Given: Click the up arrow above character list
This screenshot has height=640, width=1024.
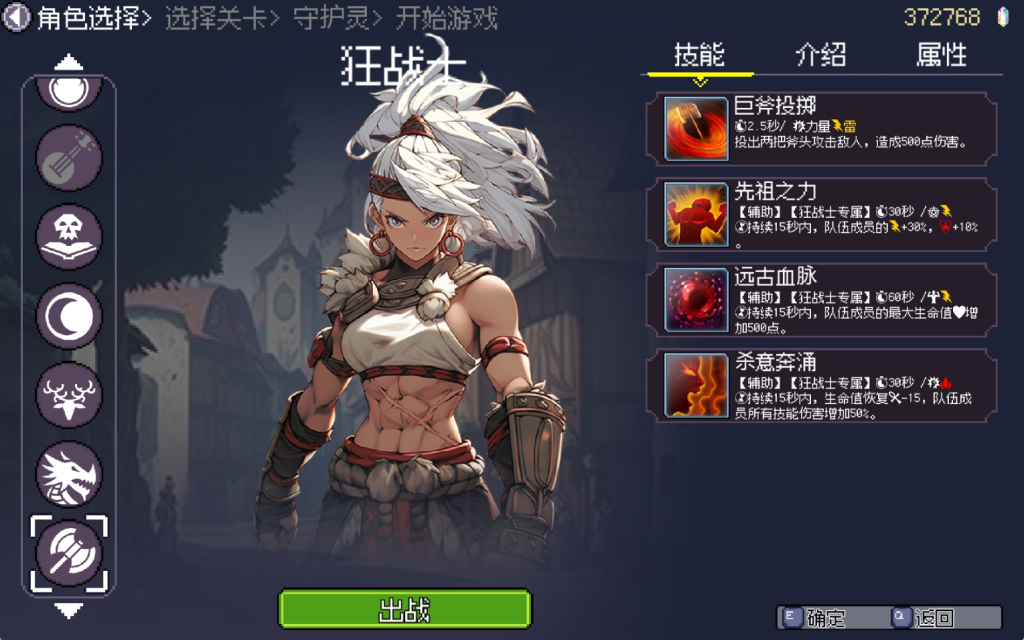Looking at the screenshot, I should (x=68, y=63).
